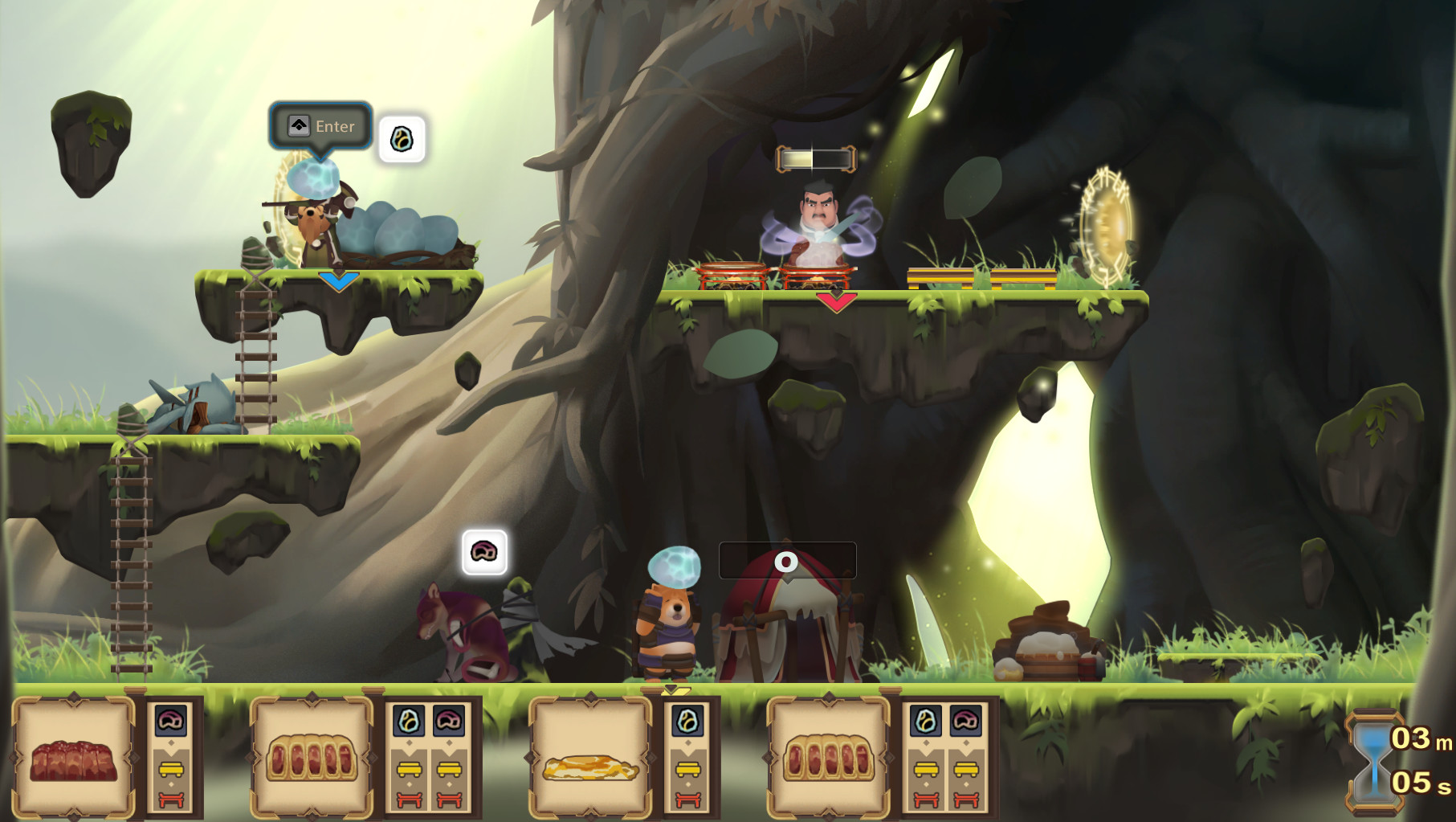Image resolution: width=1456 pixels, height=822 pixels.
Task: Click the meat icon on the first ribs recipe card
Action: (170, 720)
